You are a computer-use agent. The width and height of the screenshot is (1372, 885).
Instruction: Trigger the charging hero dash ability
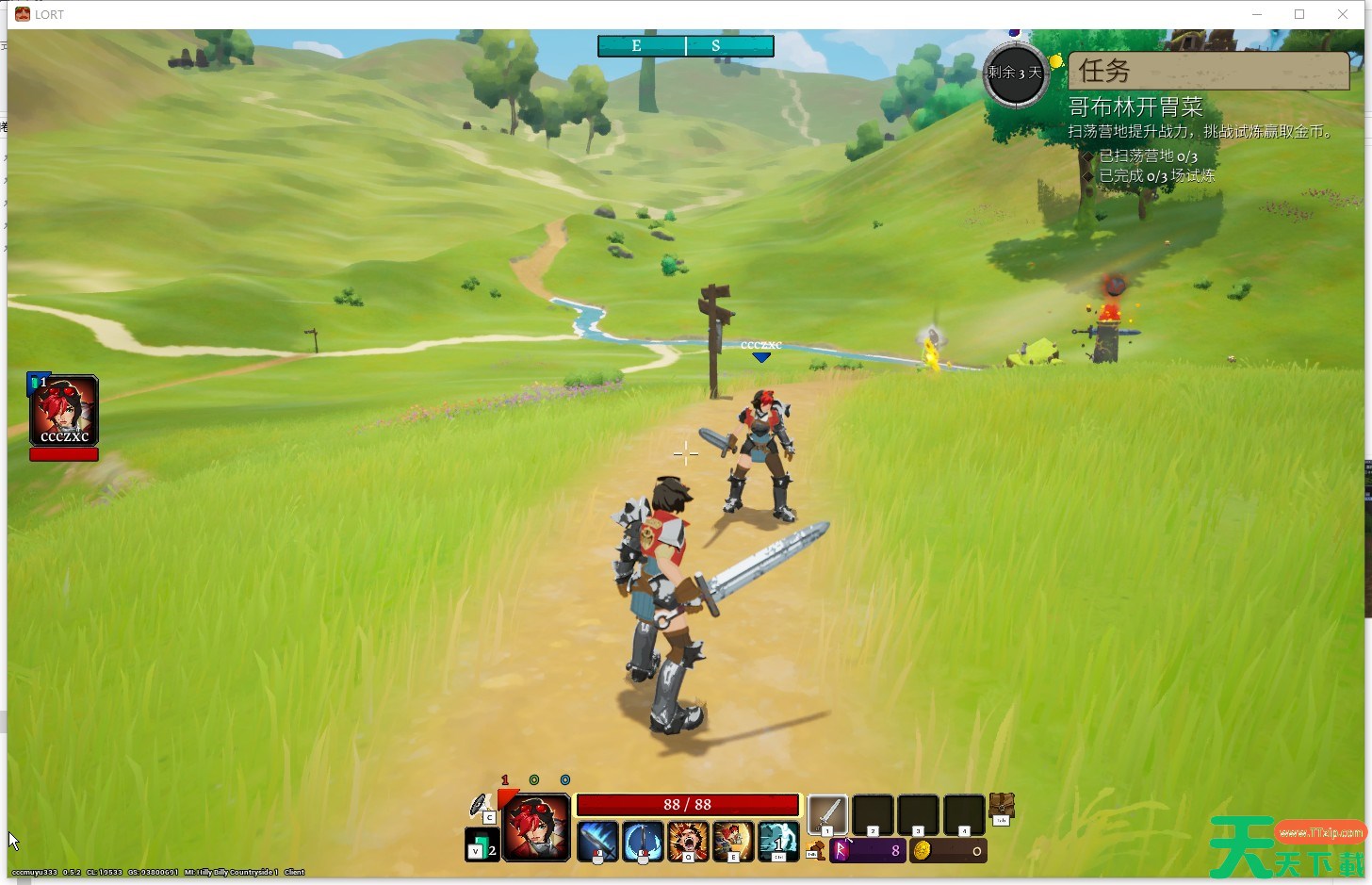point(733,841)
